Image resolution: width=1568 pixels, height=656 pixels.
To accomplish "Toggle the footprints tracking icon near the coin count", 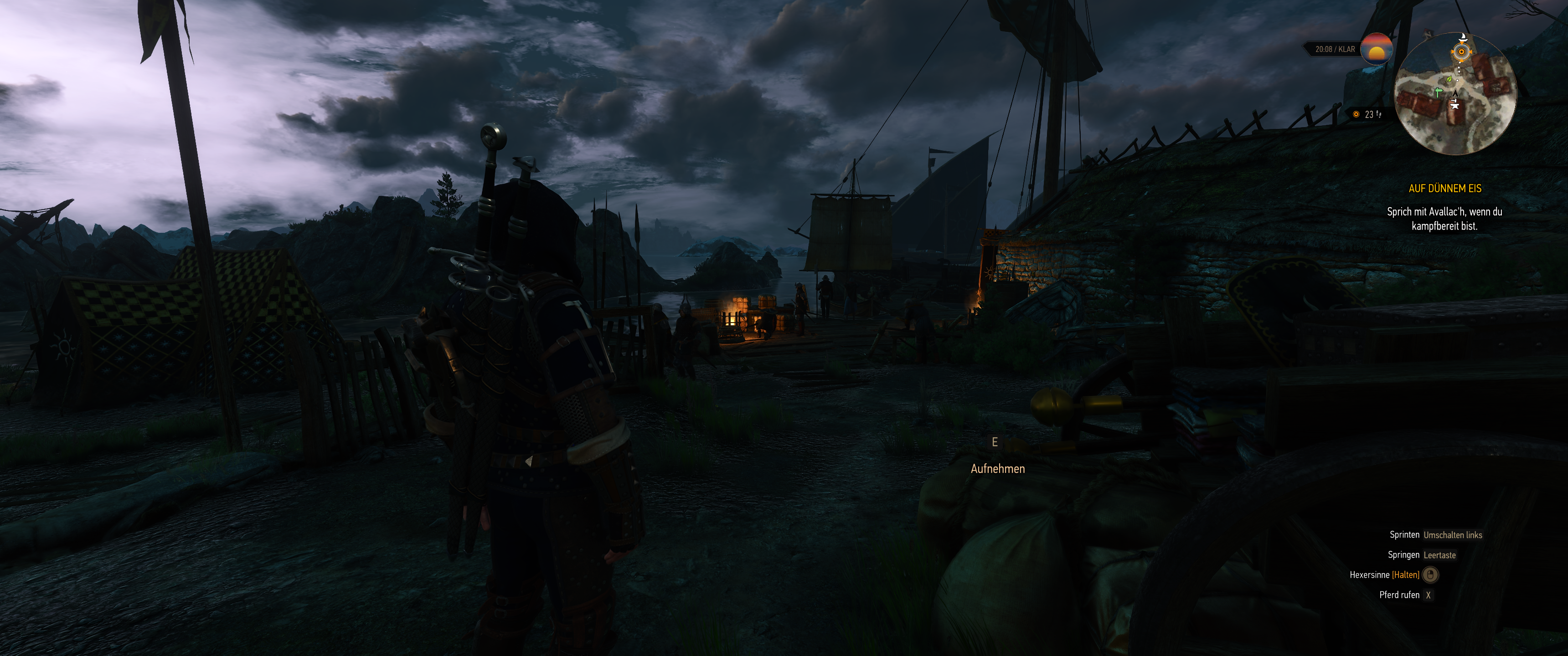I will (1379, 115).
